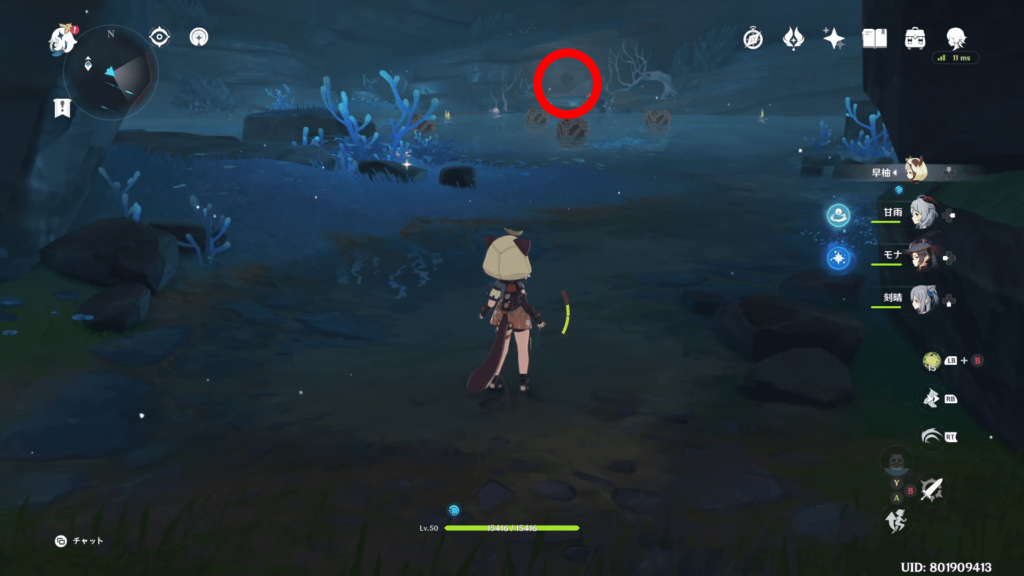Open the winged Battle Pass icon
1024x576 pixels.
(x=793, y=38)
